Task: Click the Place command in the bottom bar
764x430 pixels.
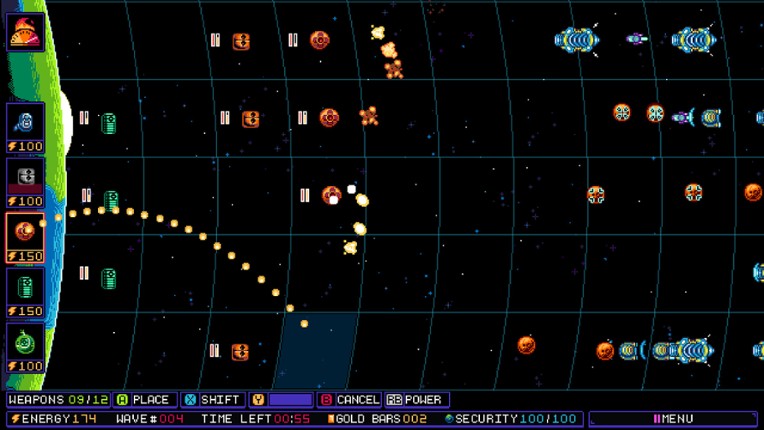Action: coord(144,400)
